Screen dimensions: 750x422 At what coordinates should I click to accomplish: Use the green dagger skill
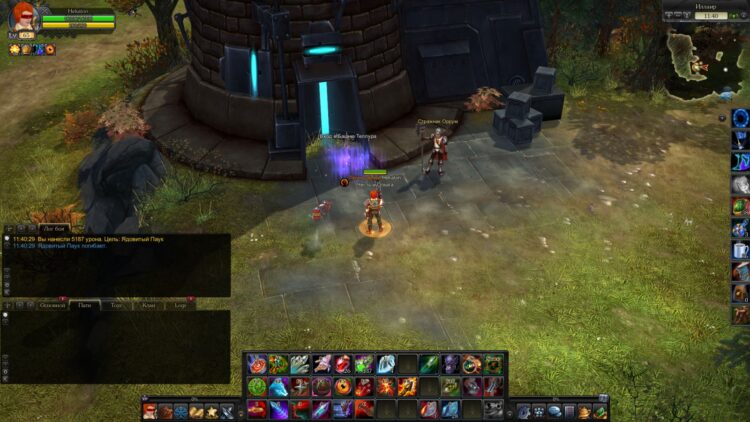click(x=428, y=364)
